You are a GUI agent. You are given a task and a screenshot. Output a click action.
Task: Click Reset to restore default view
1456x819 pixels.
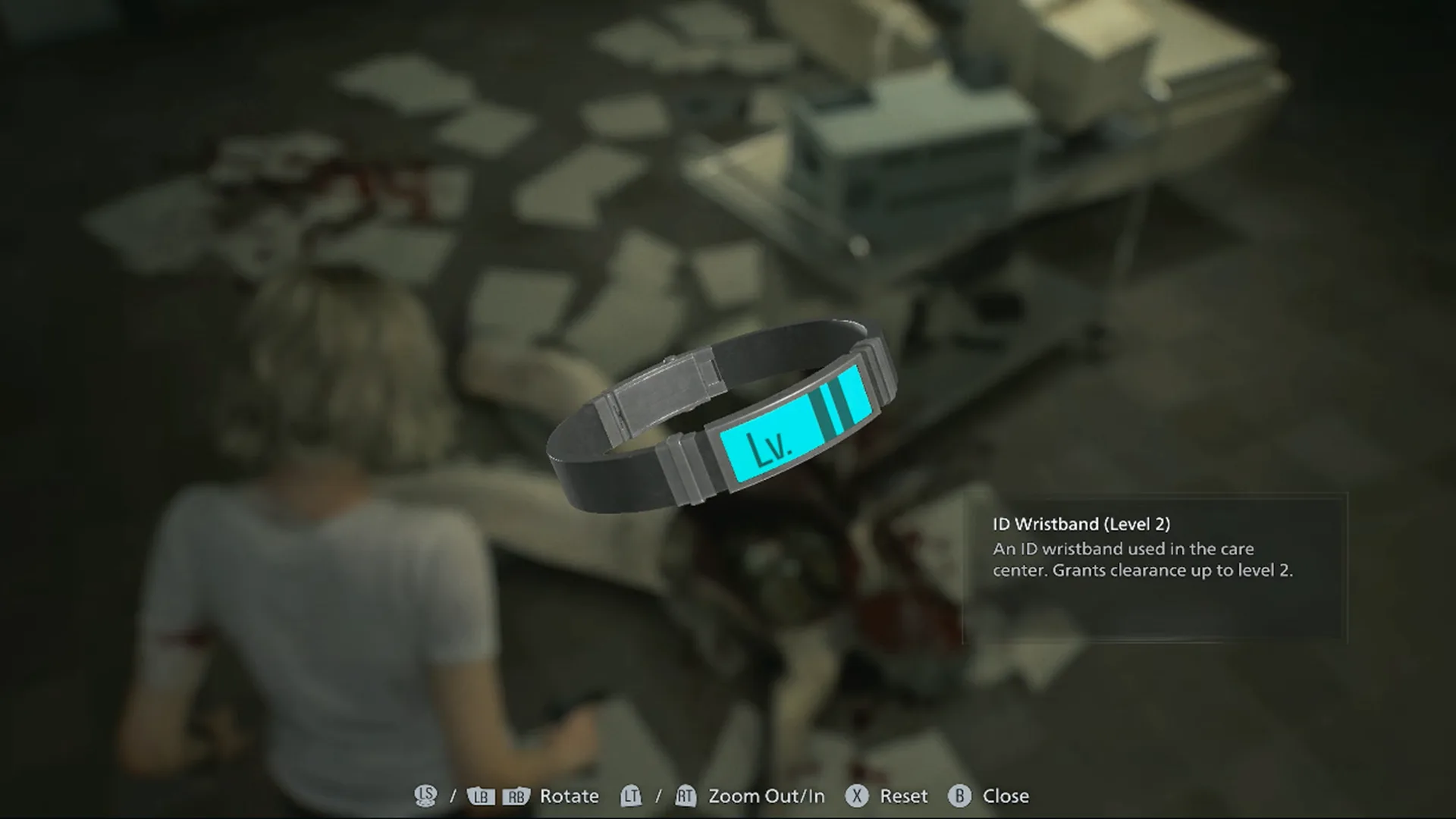(903, 796)
